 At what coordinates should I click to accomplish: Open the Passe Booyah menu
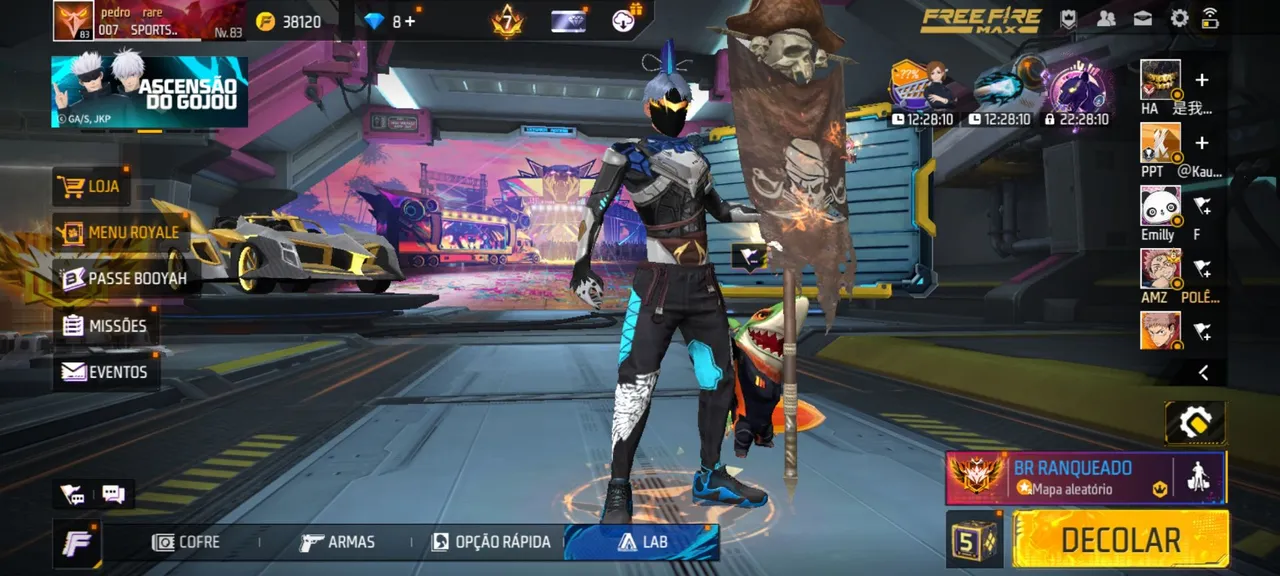[x=124, y=278]
